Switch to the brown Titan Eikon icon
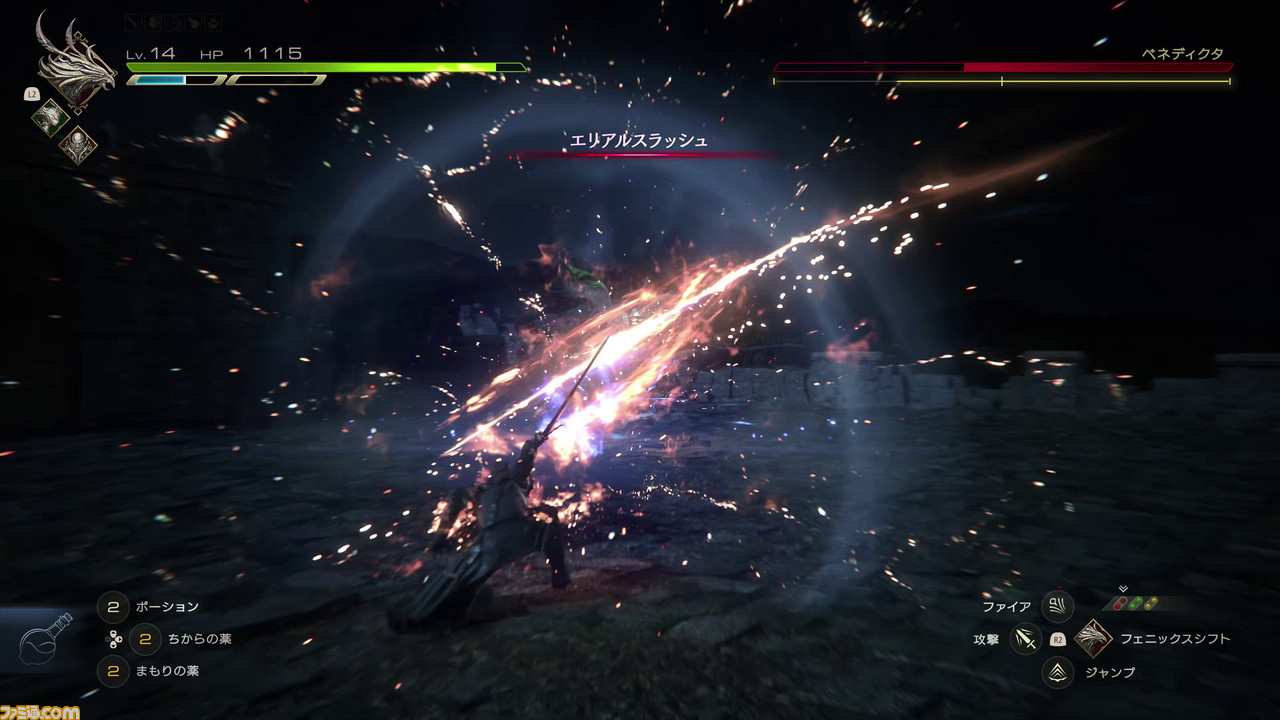The image size is (1280, 720). 77,146
